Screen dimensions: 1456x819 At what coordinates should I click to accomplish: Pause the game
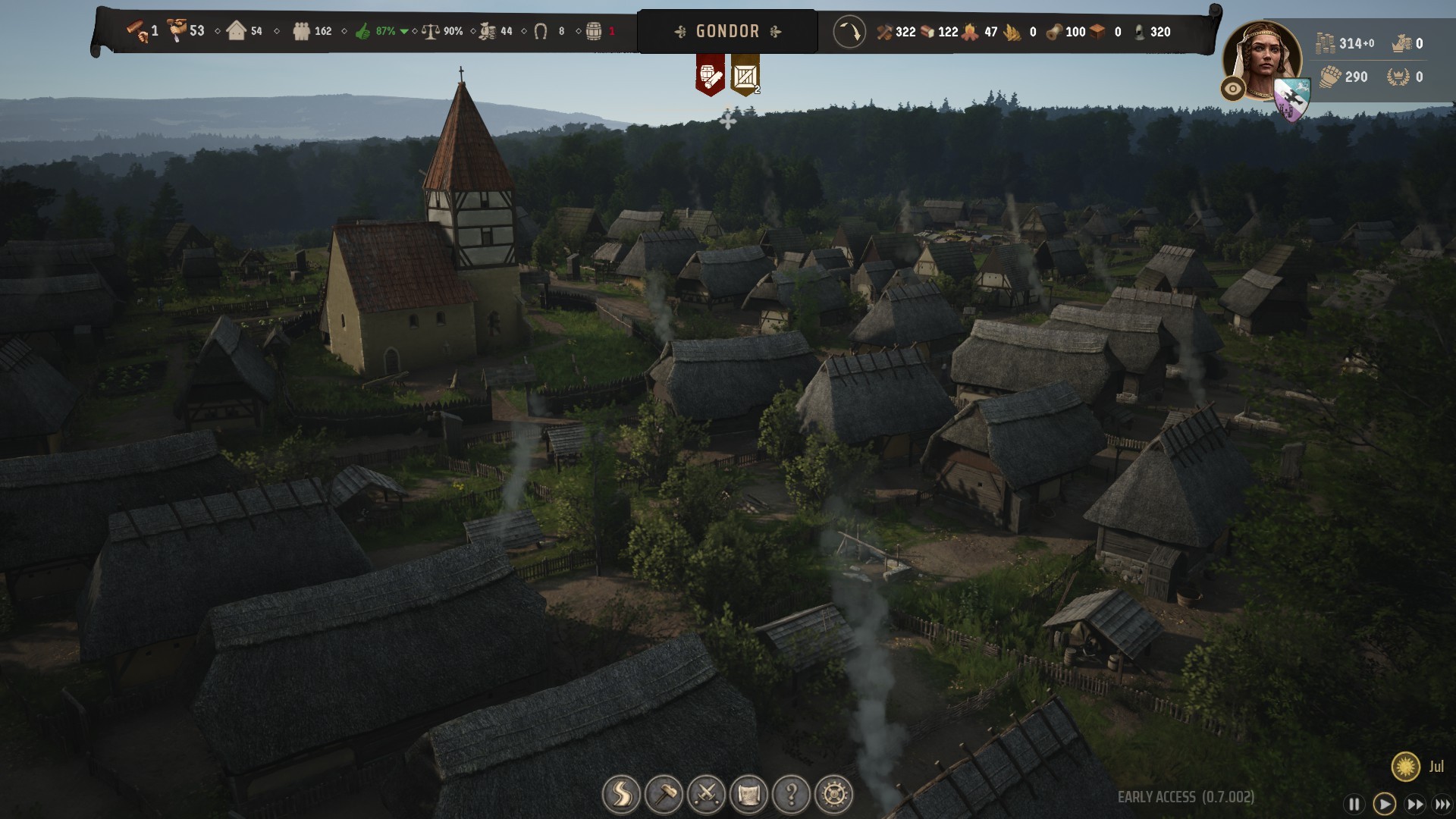tap(1354, 805)
